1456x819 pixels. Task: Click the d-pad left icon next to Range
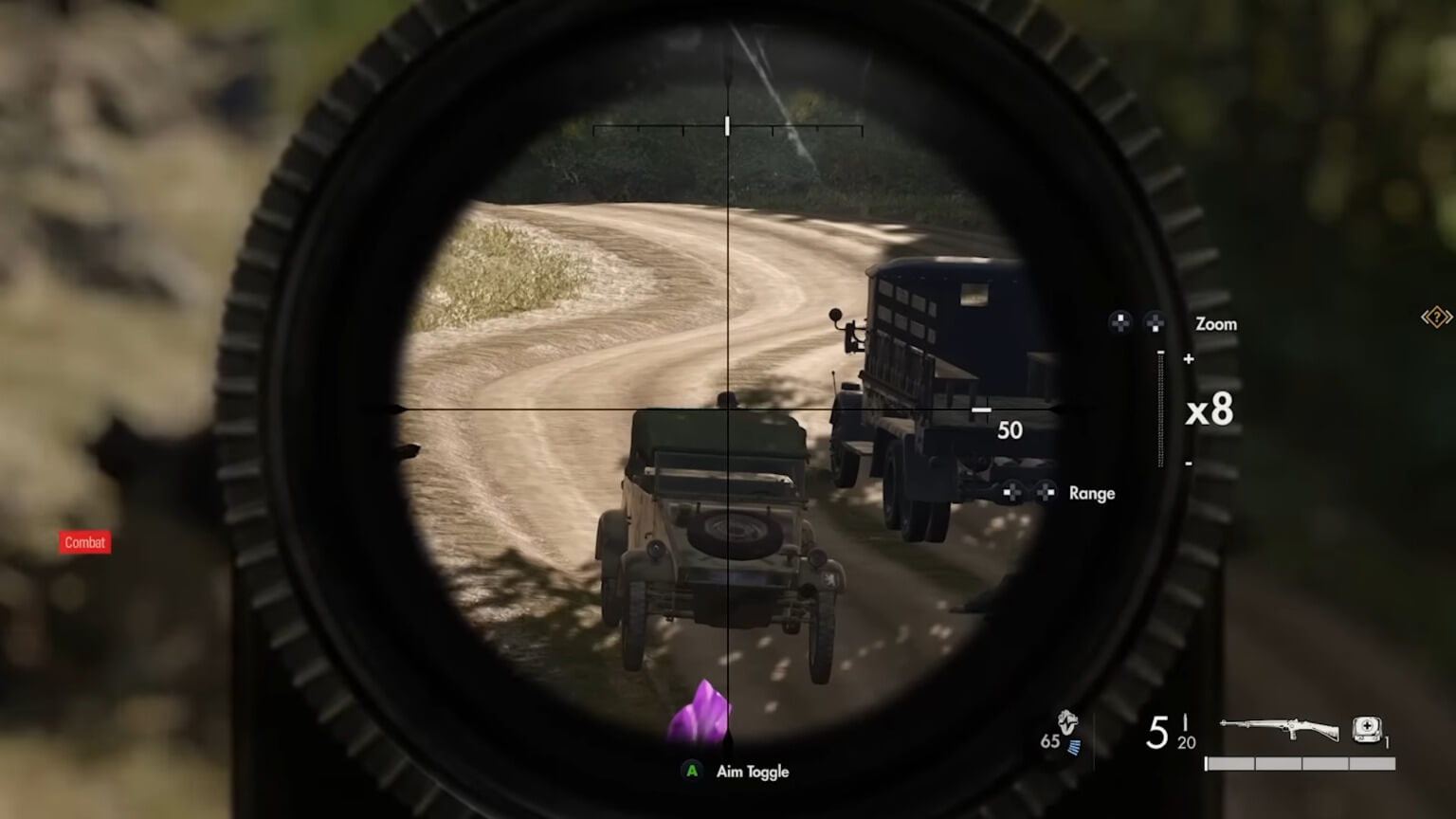coord(1010,493)
